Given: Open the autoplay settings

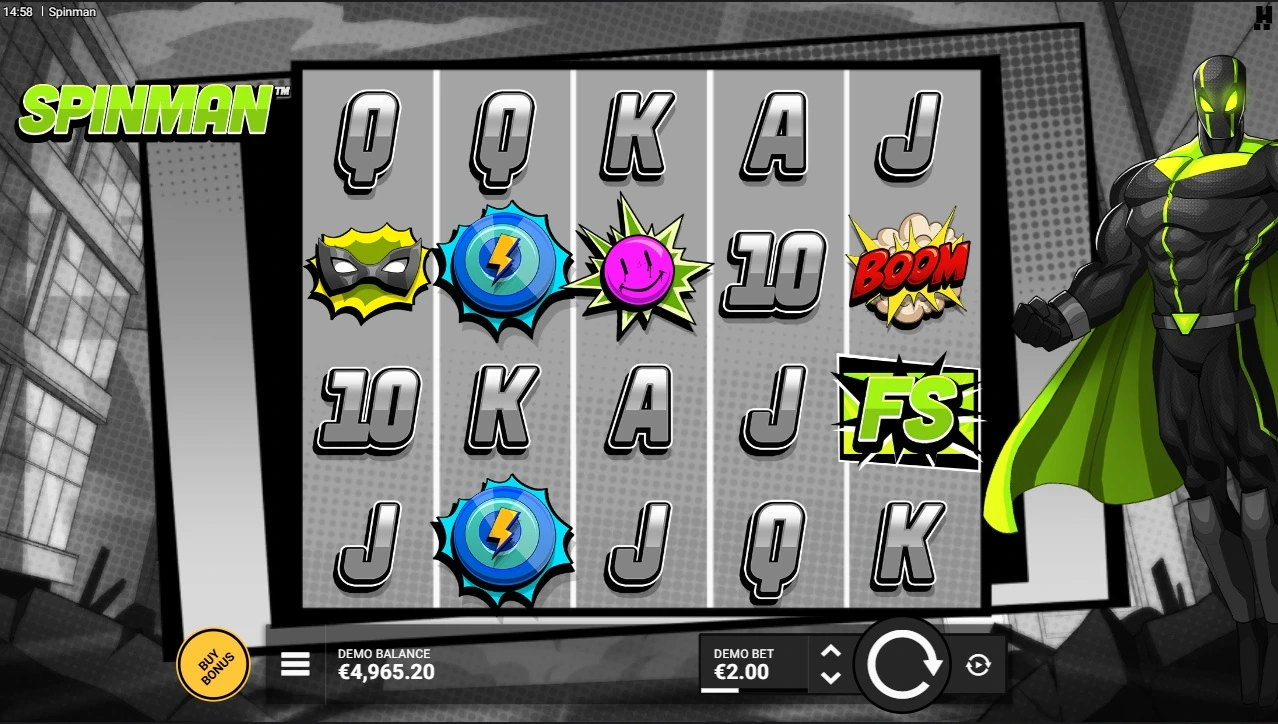Looking at the screenshot, I should click(978, 665).
